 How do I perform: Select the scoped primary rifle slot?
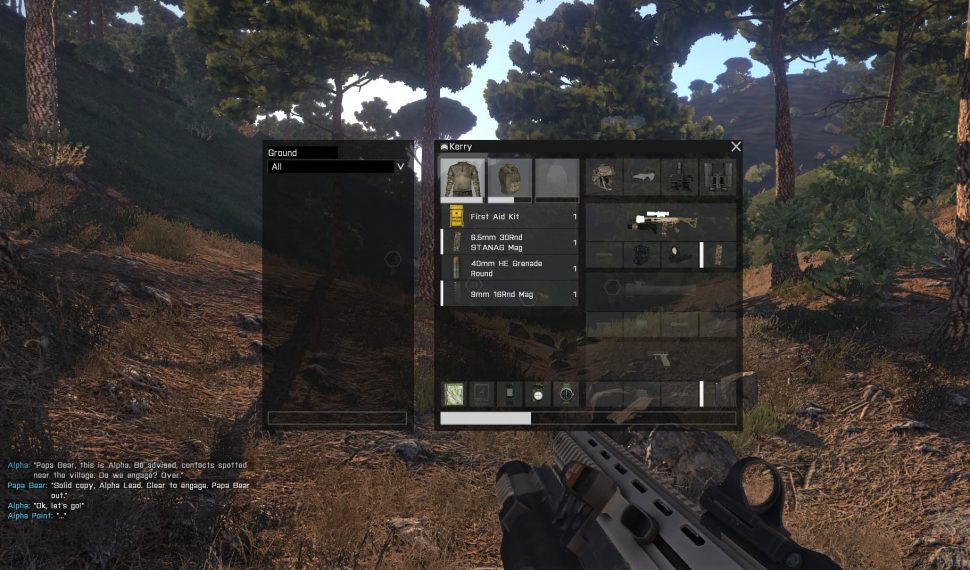click(661, 221)
